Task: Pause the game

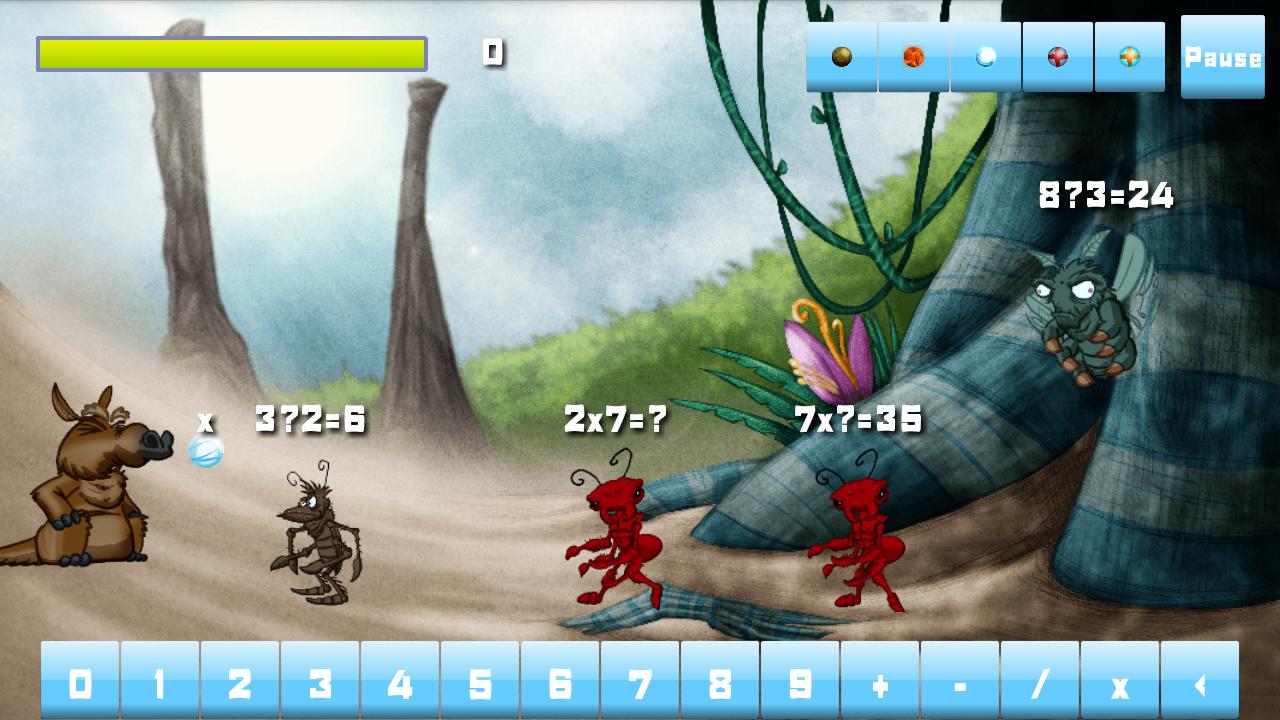Action: point(1222,57)
